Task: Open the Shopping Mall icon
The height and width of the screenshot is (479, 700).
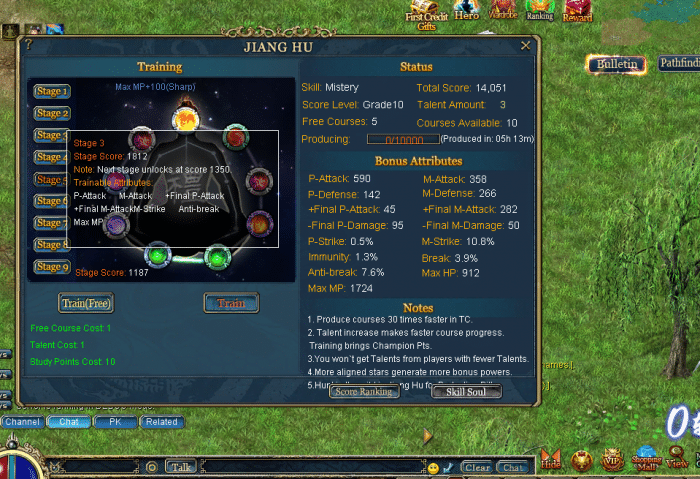Action: 646,460
